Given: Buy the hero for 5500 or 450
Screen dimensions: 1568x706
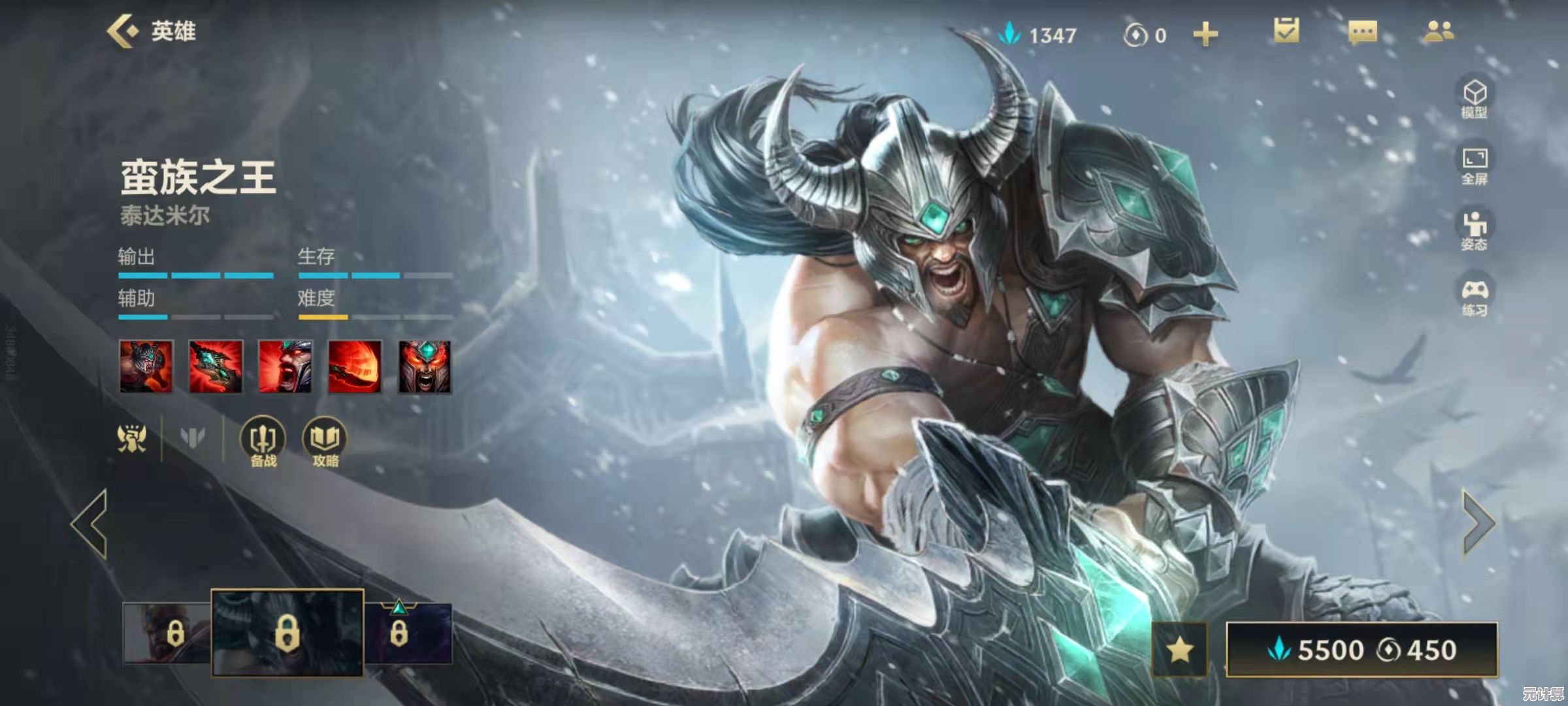Looking at the screenshot, I should coord(1362,650).
